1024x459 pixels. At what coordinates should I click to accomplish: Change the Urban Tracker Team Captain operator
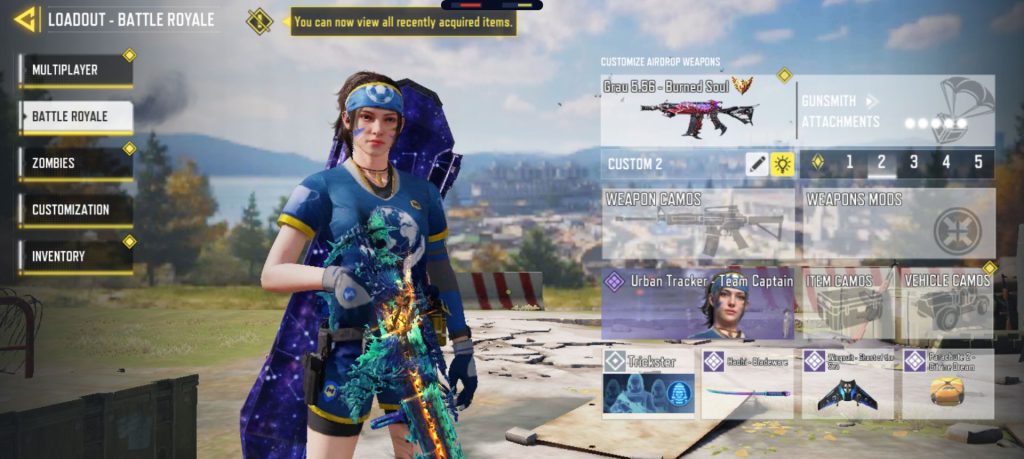[x=698, y=305]
